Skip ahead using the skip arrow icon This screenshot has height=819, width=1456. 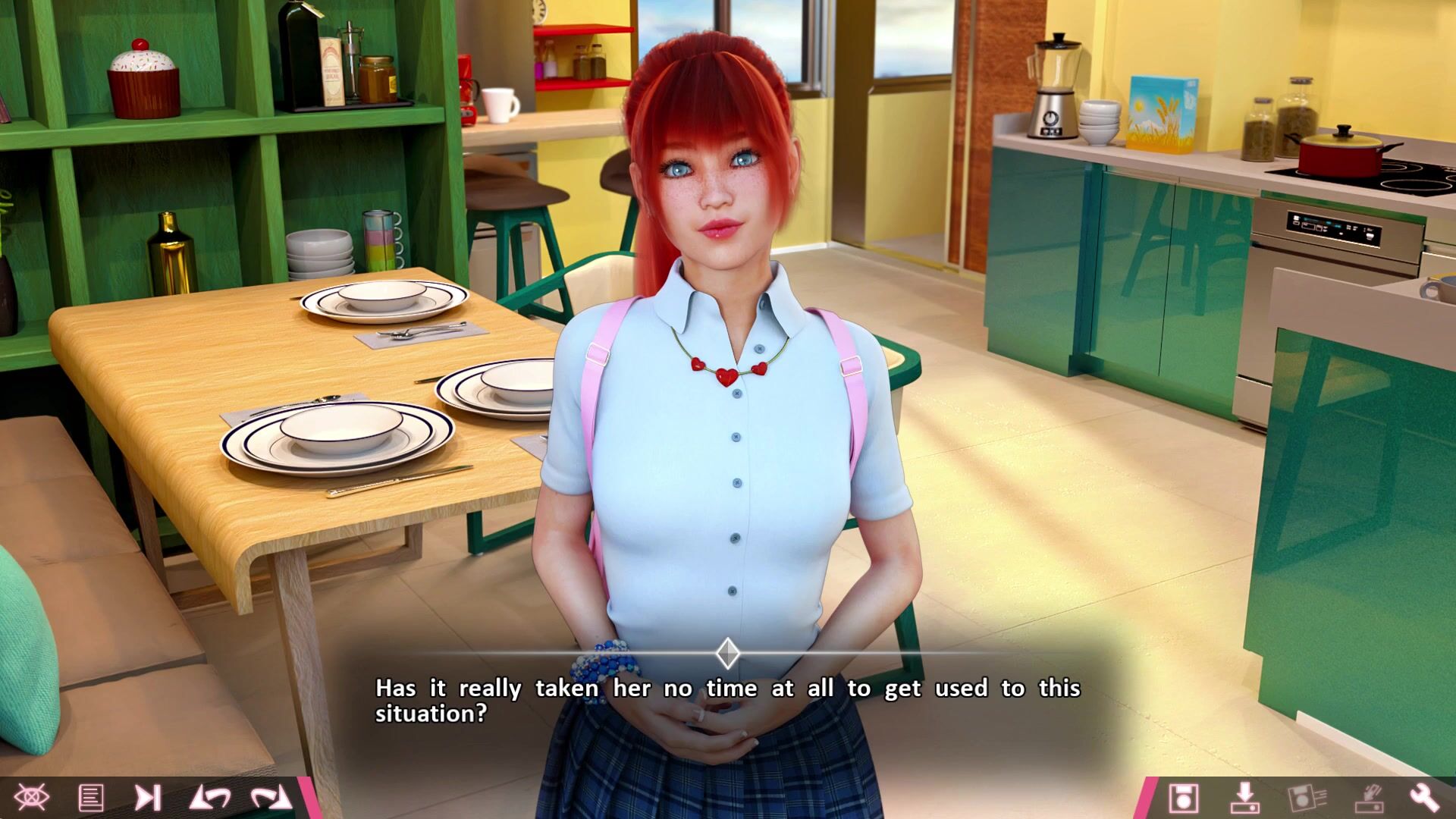[148, 798]
